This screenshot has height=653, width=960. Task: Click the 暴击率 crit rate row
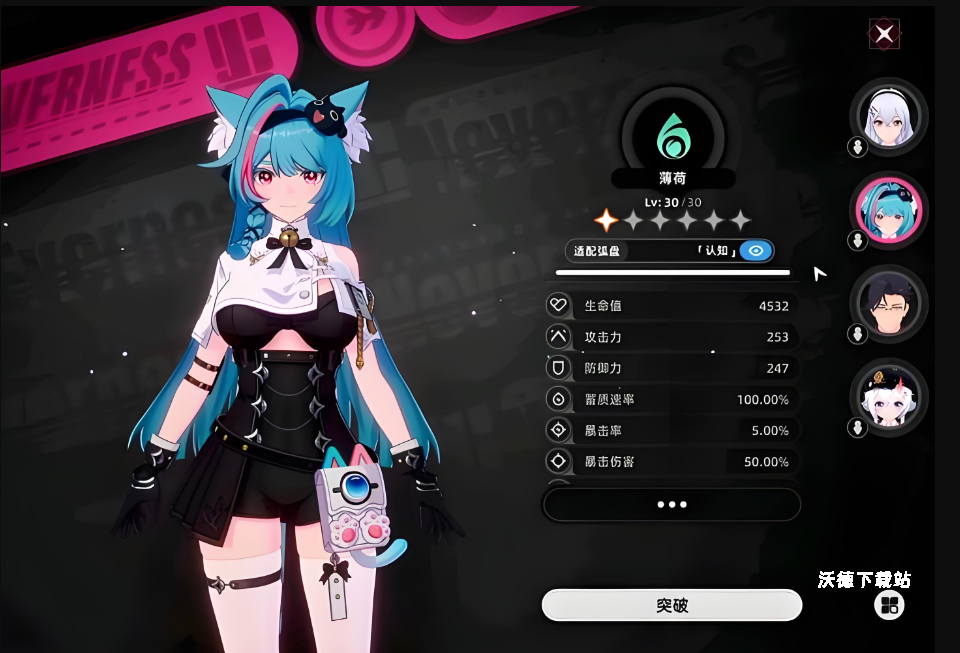point(672,431)
